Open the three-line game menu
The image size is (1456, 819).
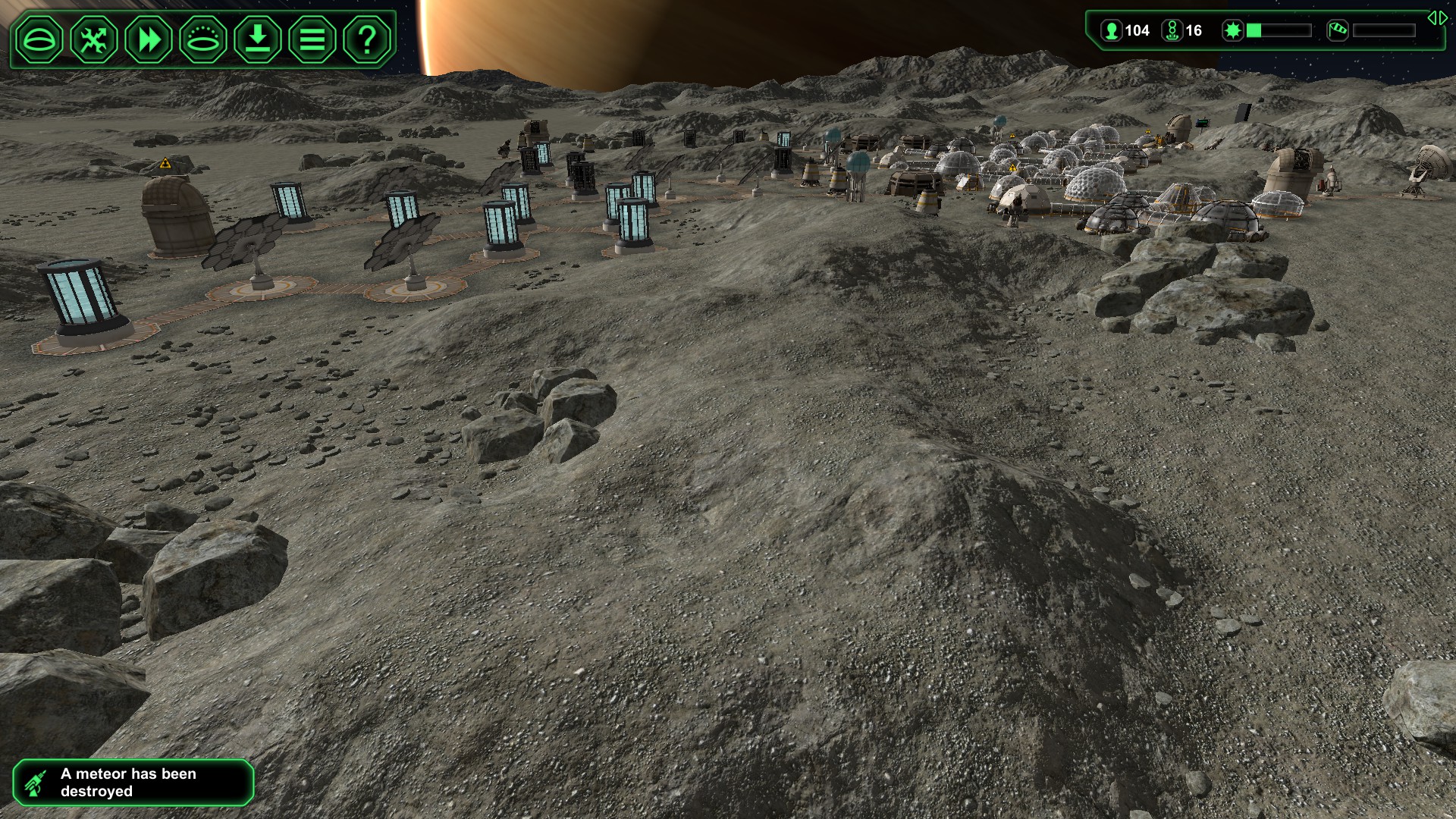tap(312, 39)
